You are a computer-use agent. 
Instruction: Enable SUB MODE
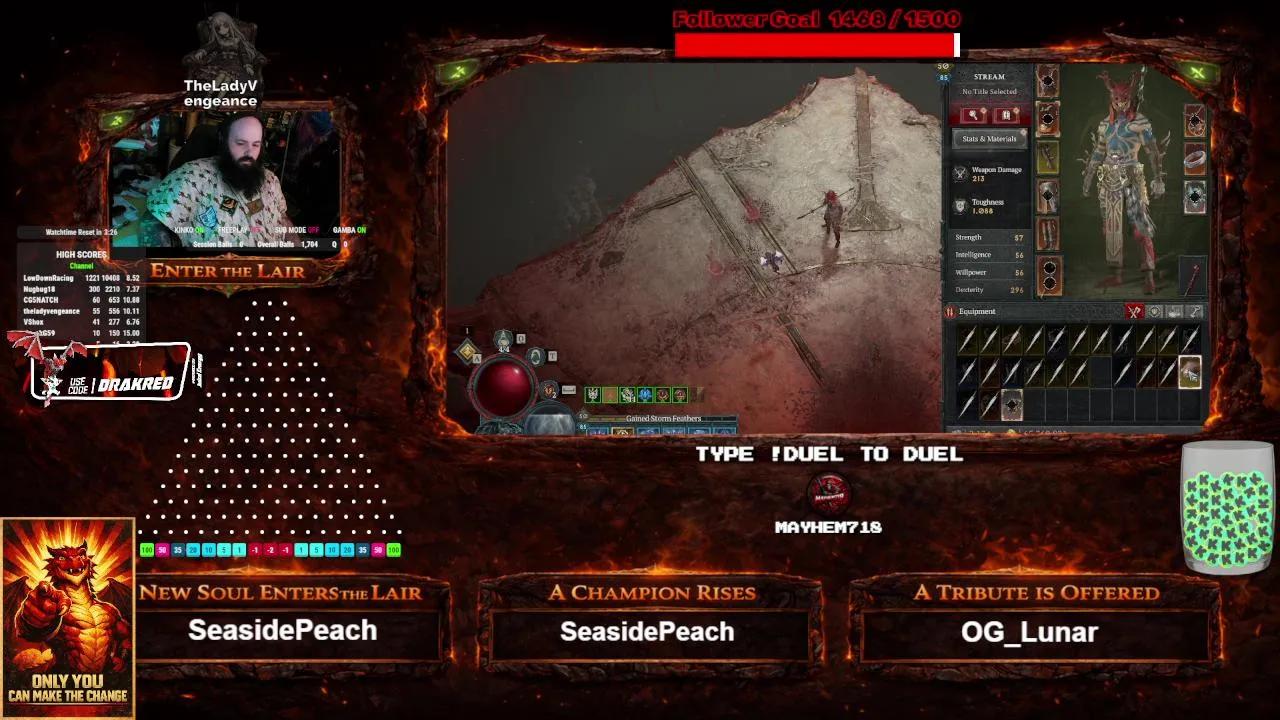(x=313, y=230)
